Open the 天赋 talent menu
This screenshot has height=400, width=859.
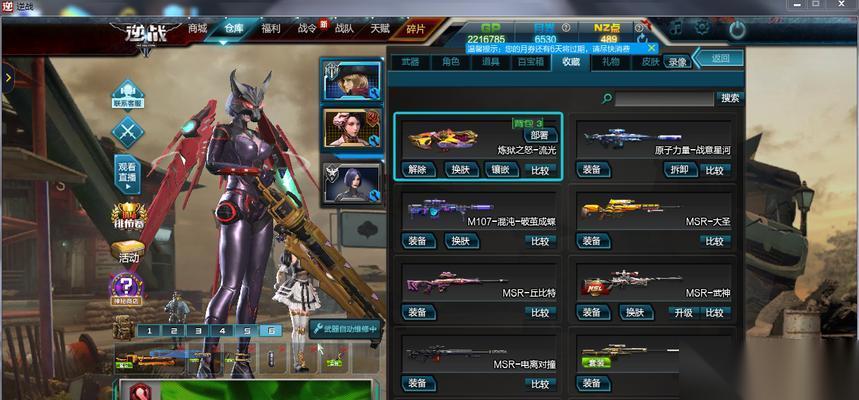tap(380, 28)
